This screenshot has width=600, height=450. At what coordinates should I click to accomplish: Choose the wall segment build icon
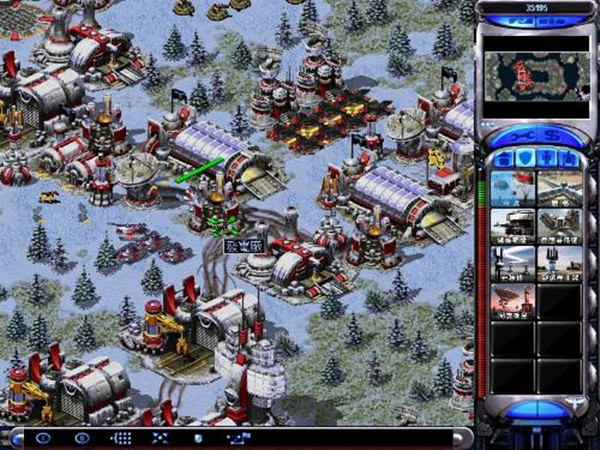(560, 186)
